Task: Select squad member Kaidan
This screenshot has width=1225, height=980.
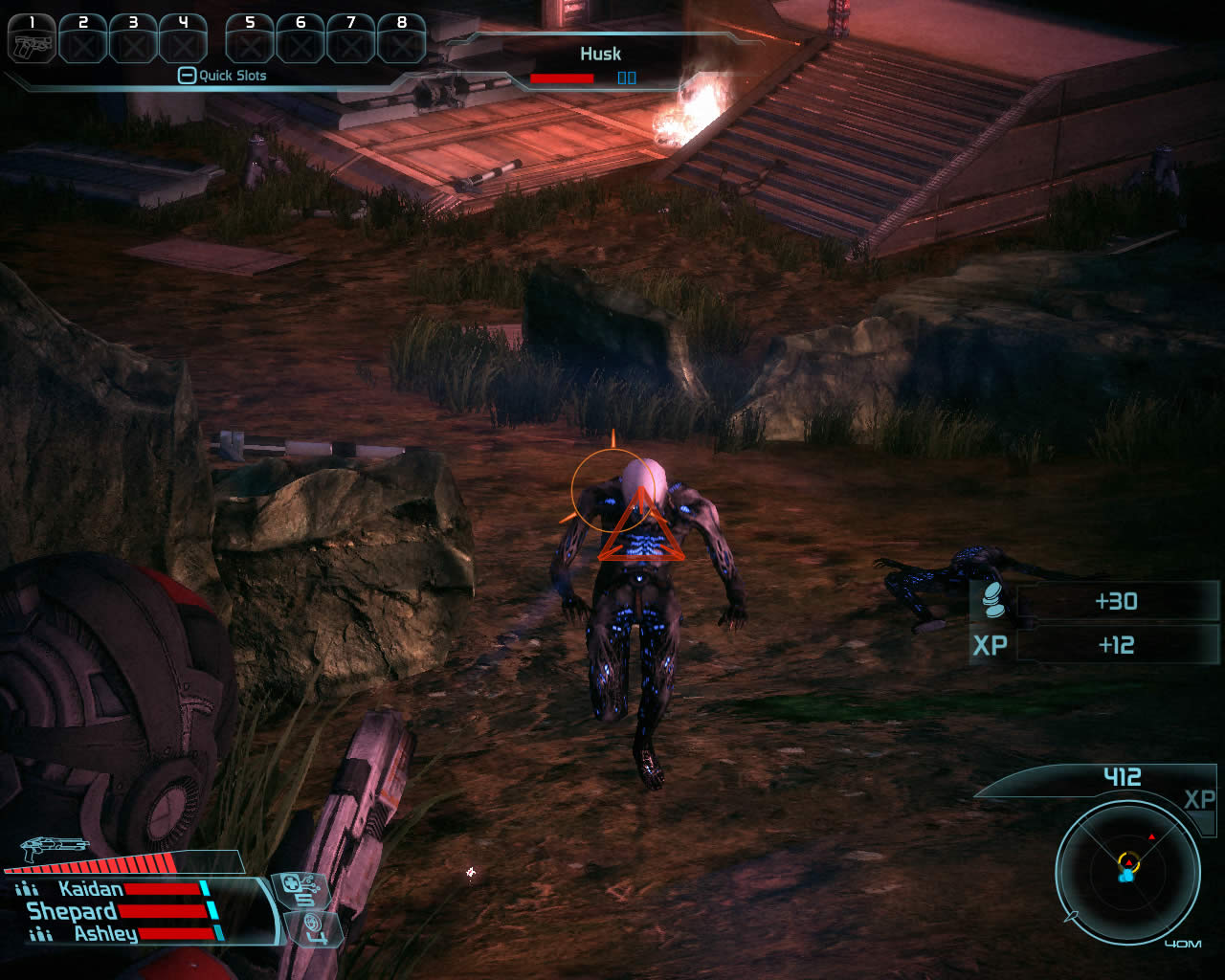Action: 91,889
